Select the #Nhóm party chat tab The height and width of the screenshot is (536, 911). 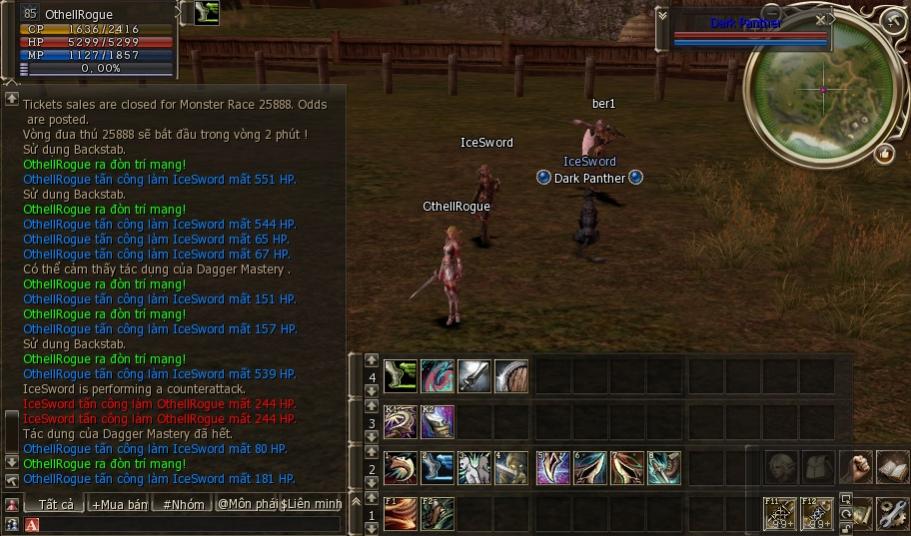coord(182,504)
